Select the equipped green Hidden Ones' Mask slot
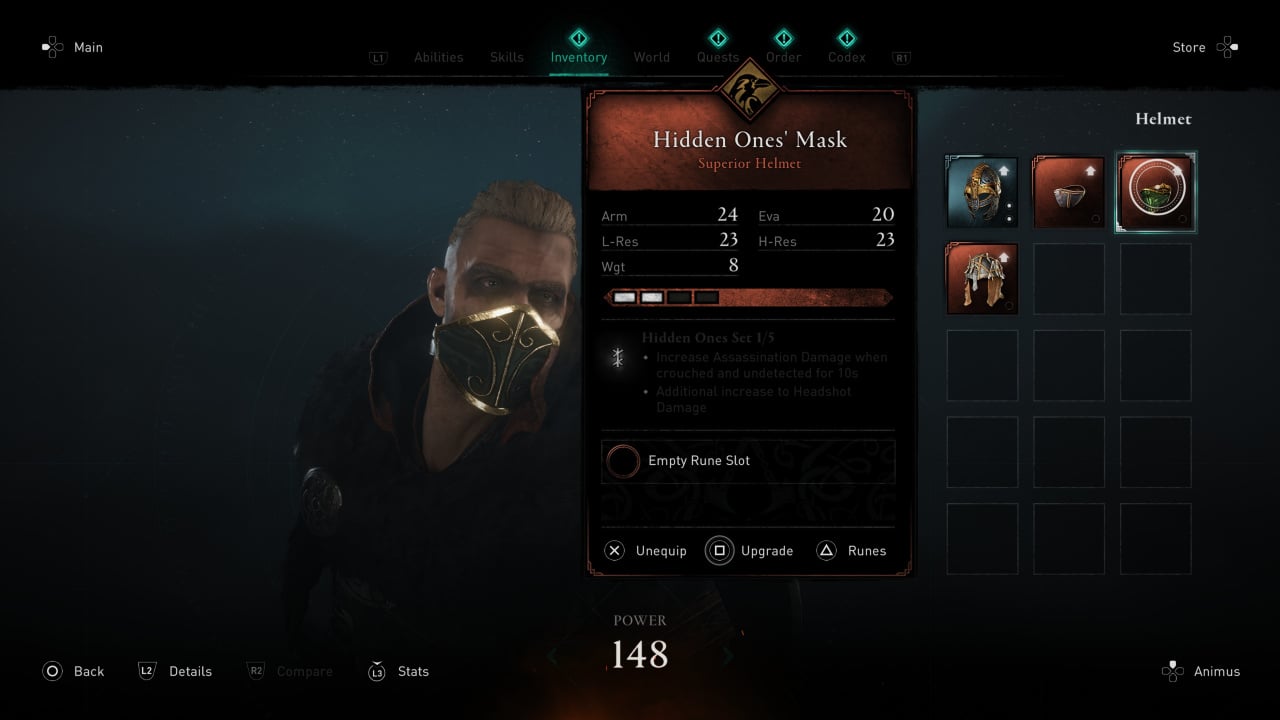Image resolution: width=1280 pixels, height=720 pixels. (1155, 192)
